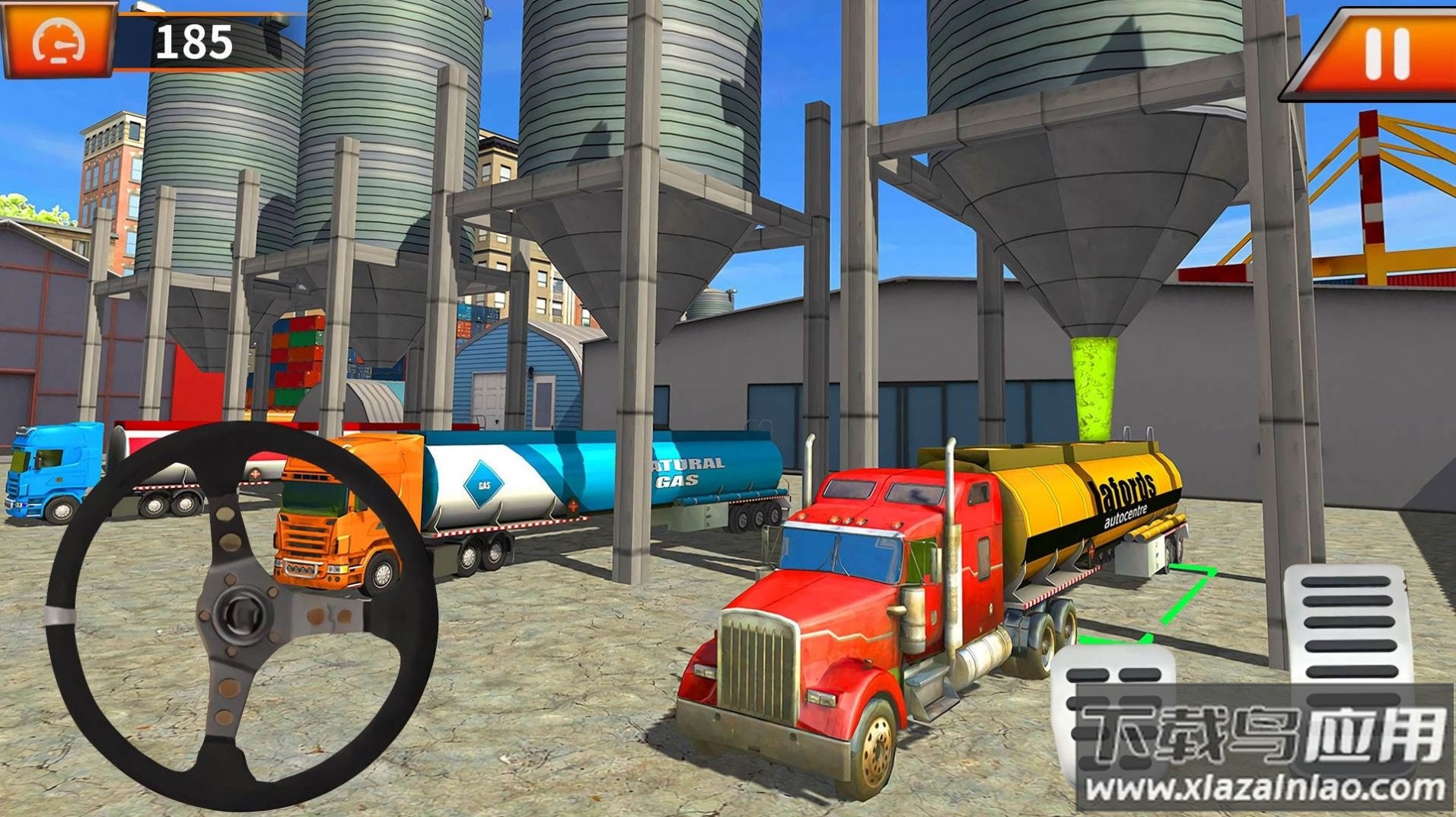This screenshot has height=817, width=1456.
Task: Click the orange speedometer icon
Action: tap(59, 40)
